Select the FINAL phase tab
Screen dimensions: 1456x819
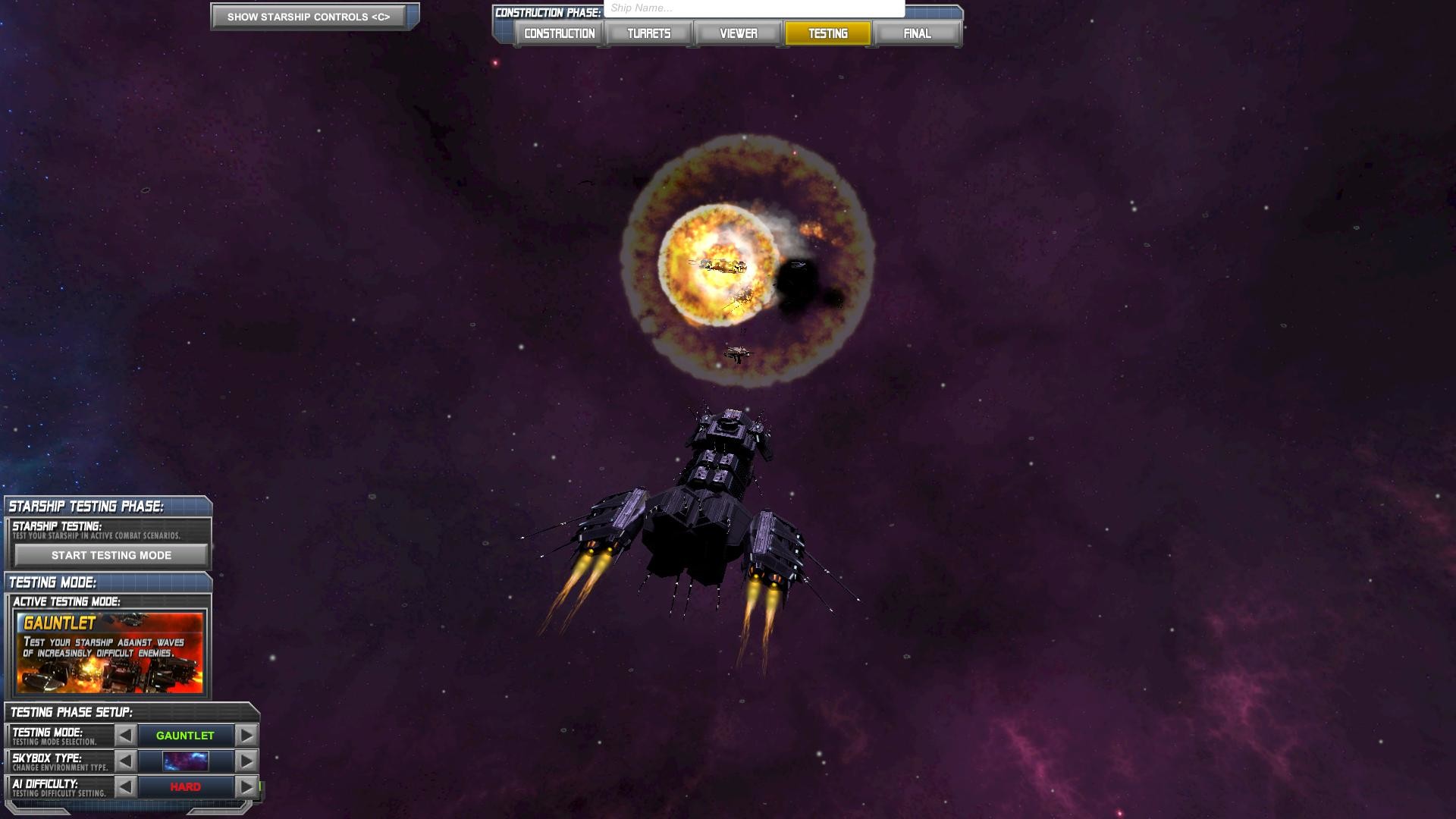[917, 33]
